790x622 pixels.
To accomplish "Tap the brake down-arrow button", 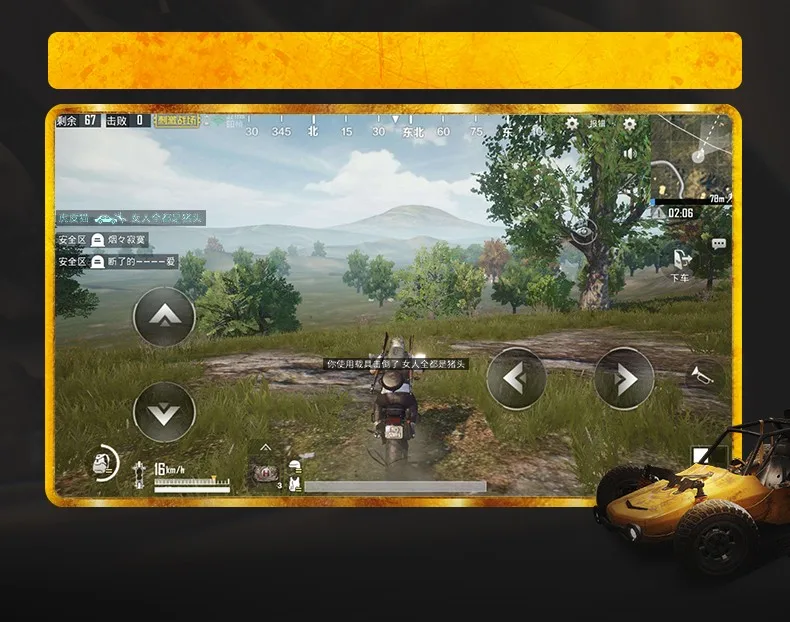I will pos(164,411).
